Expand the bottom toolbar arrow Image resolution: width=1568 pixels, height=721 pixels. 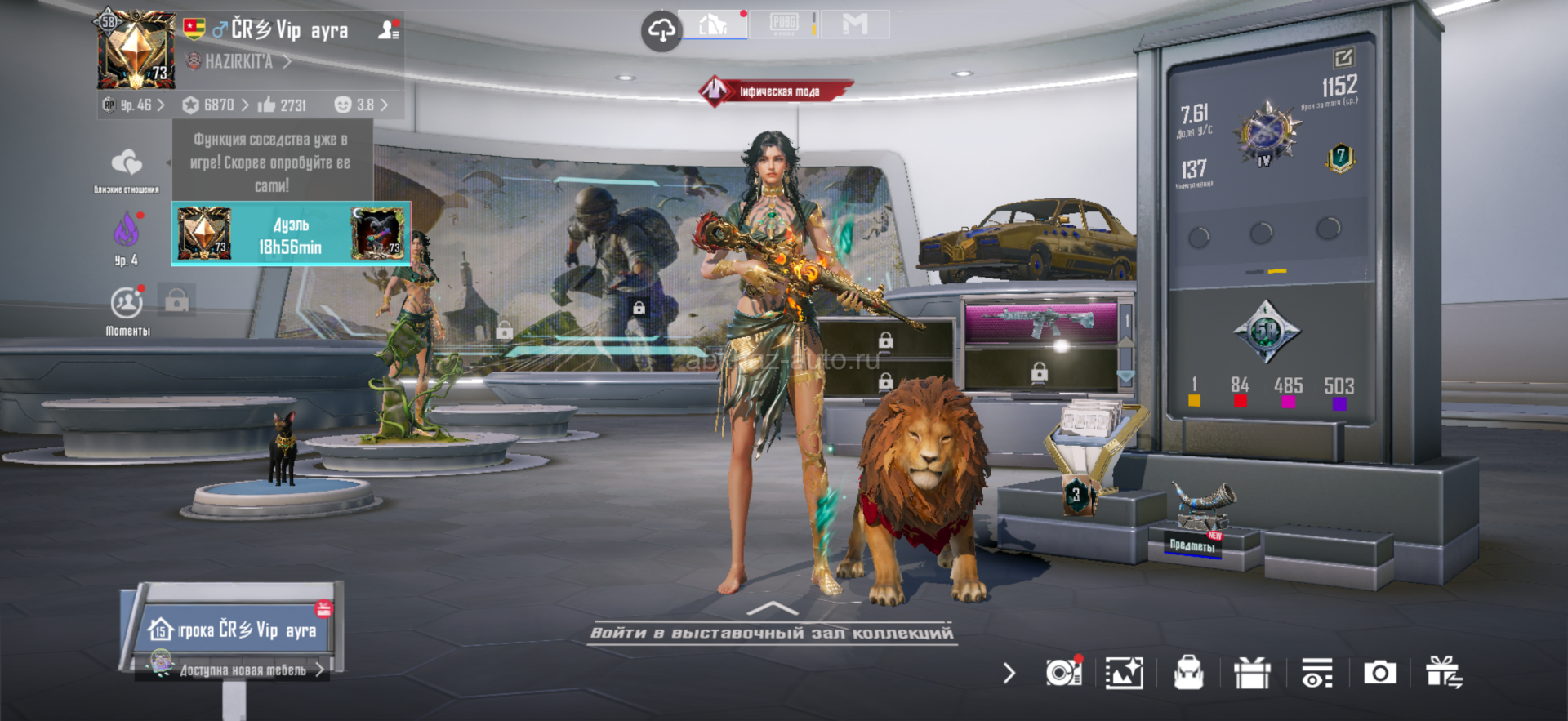[1009, 673]
